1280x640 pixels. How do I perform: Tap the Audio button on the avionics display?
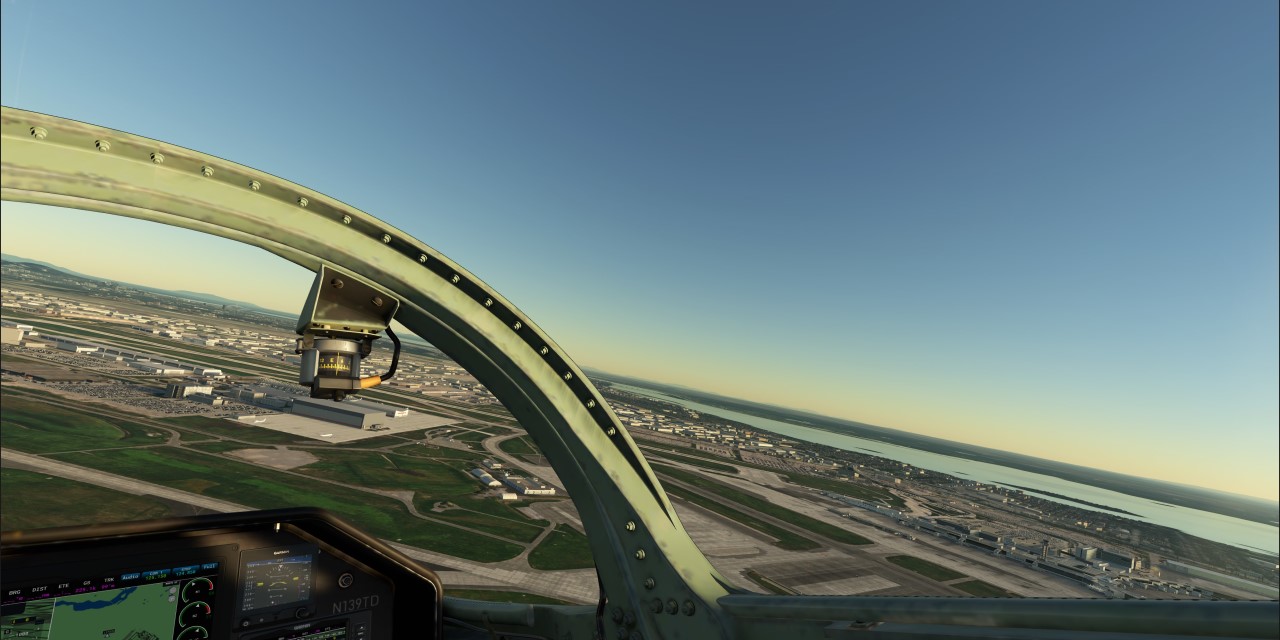(x=131, y=577)
